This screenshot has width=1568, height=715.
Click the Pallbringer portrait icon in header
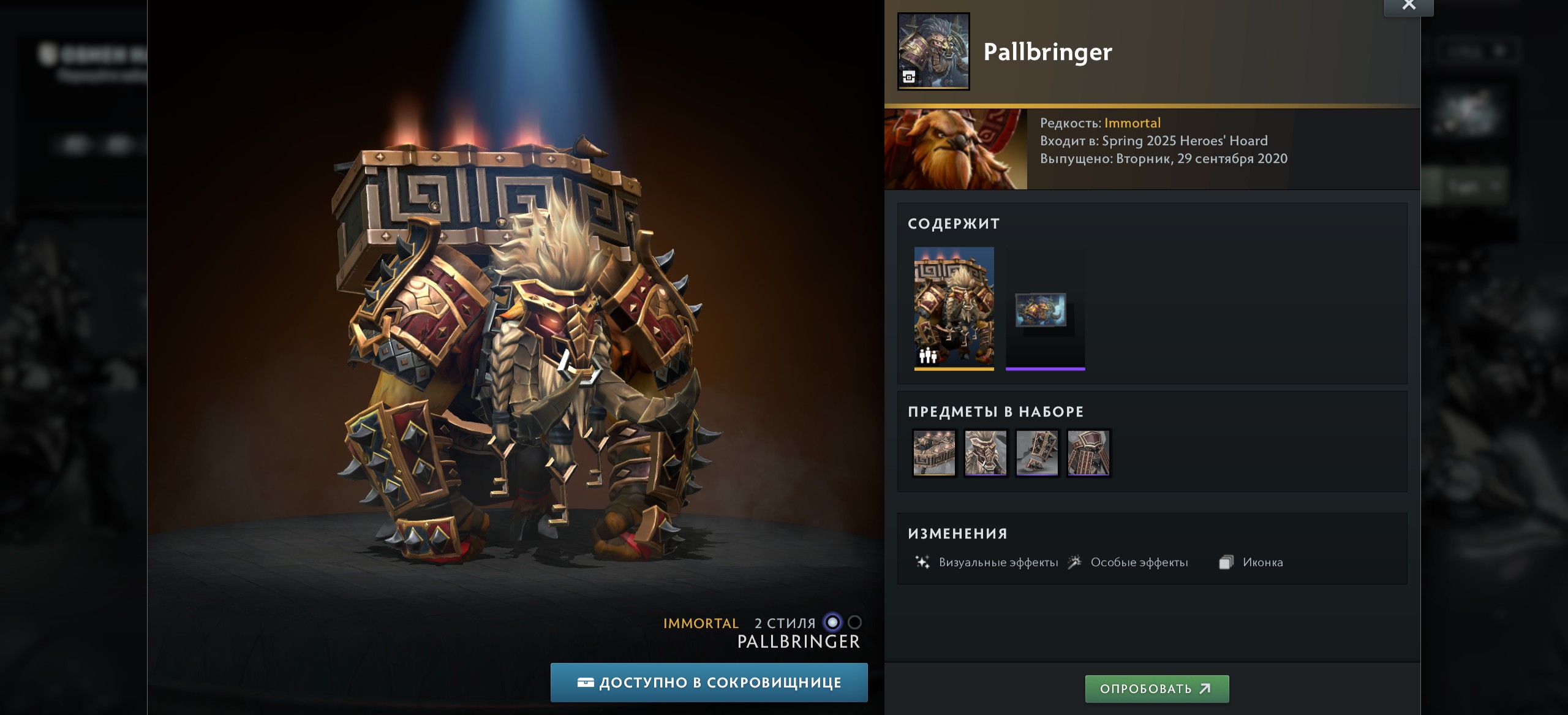click(x=933, y=51)
